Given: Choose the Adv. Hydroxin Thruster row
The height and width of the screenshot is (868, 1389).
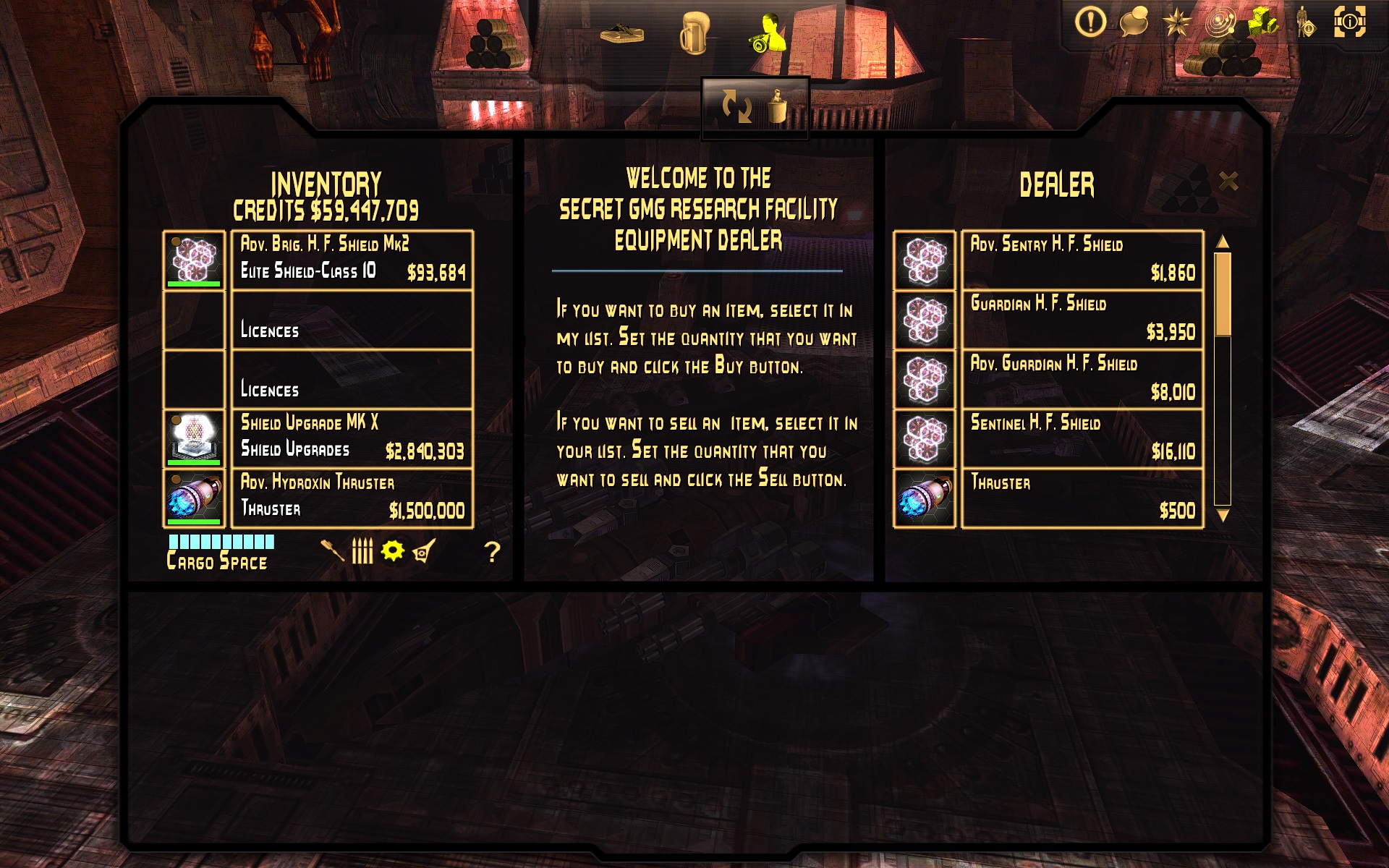Looking at the screenshot, I should coord(352,498).
